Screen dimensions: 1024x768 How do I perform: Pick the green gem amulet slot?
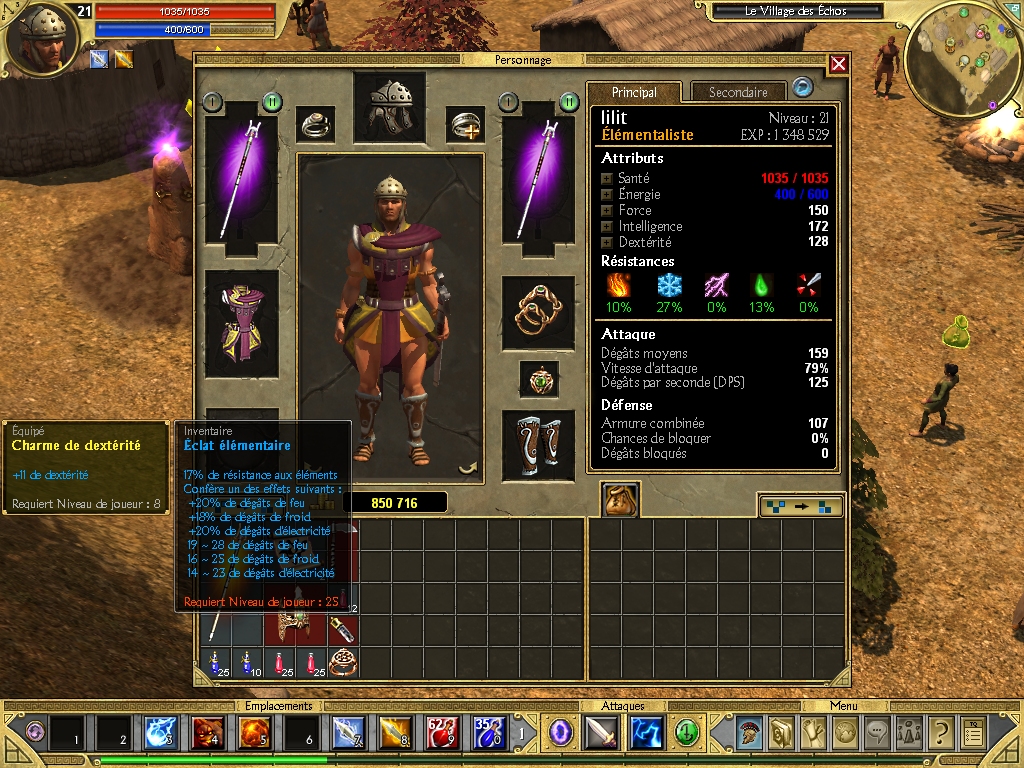[x=538, y=379]
